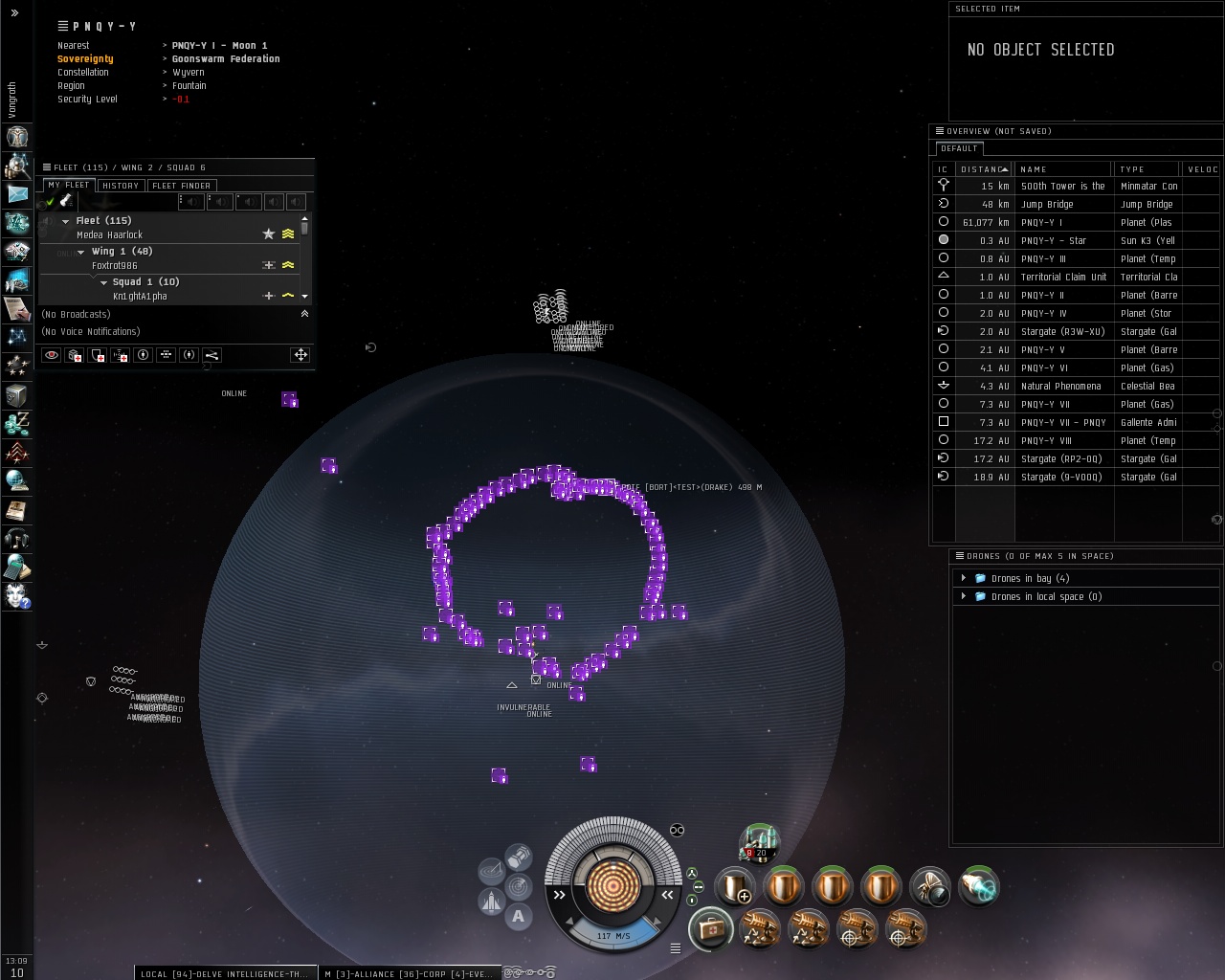This screenshot has width=1225, height=980.
Task: Expand the sidebar with the double-arrow button
Action: click(14, 13)
